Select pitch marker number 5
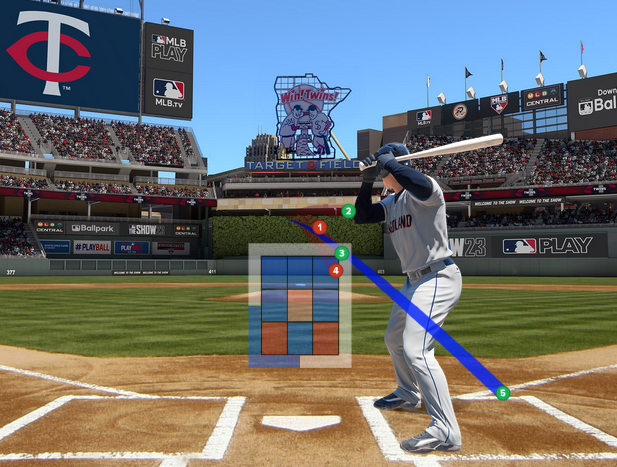The height and width of the screenshot is (467, 617). click(503, 393)
